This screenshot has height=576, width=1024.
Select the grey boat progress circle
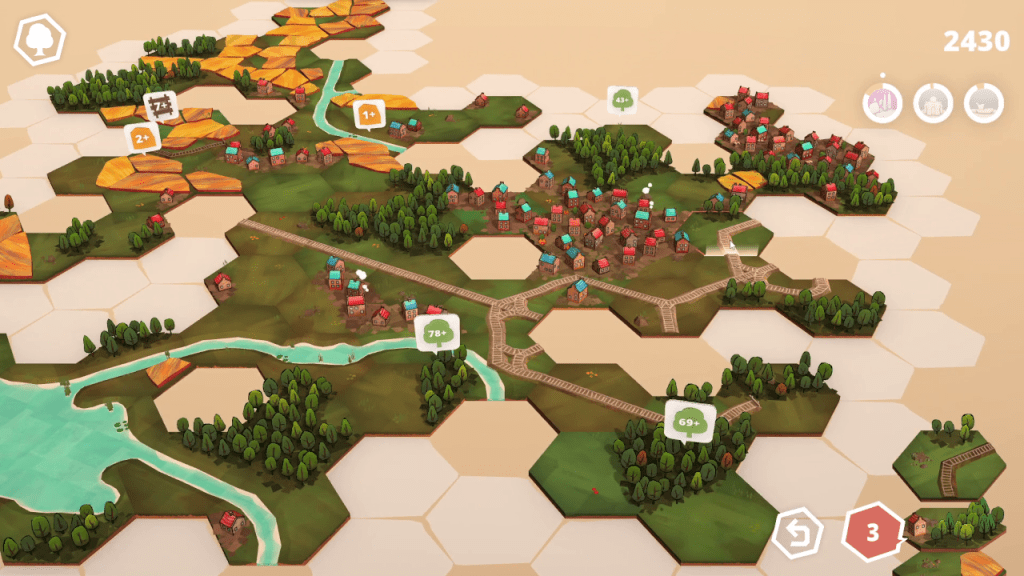click(x=984, y=103)
